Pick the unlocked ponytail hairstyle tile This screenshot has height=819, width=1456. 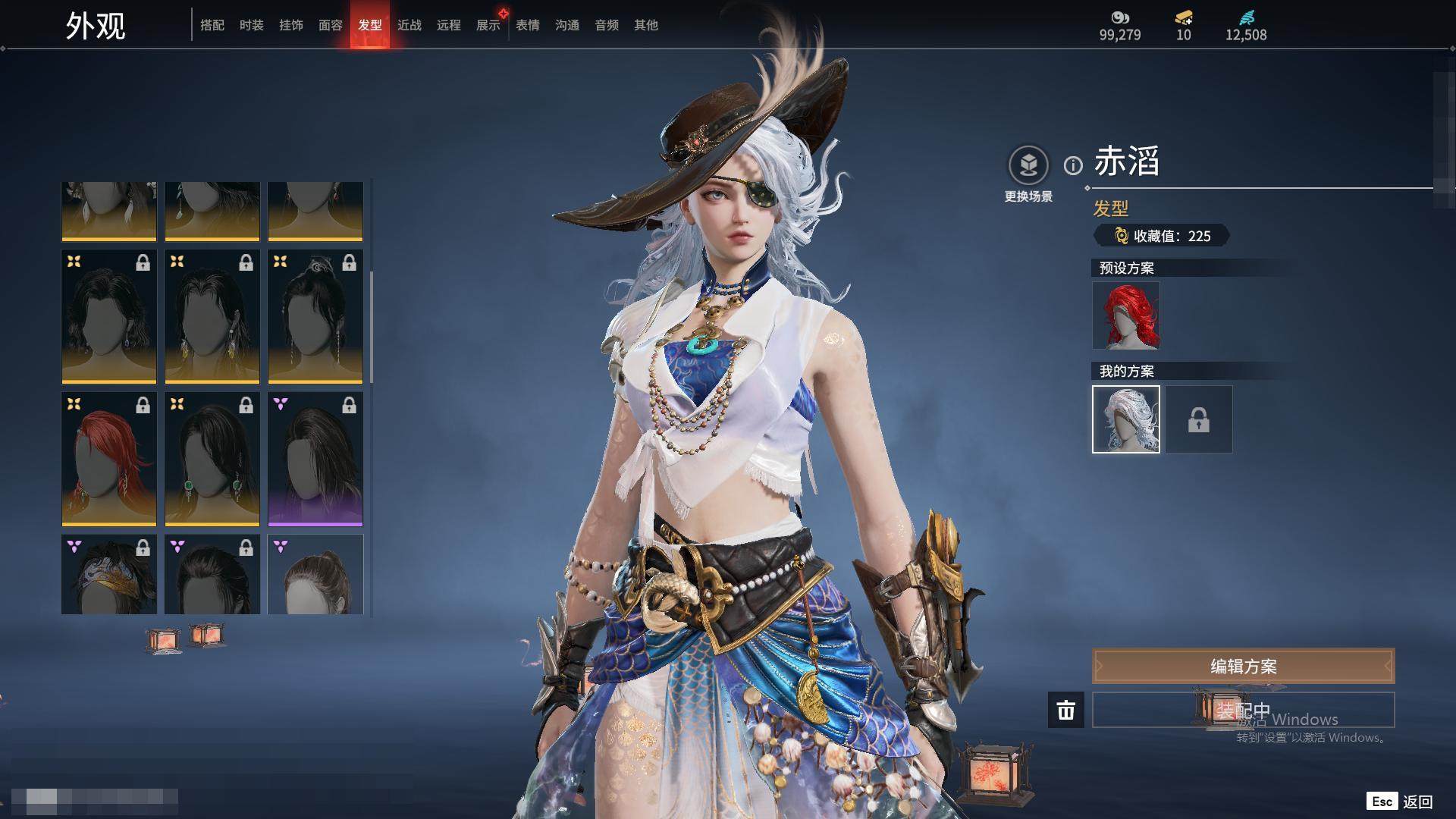click(x=315, y=575)
